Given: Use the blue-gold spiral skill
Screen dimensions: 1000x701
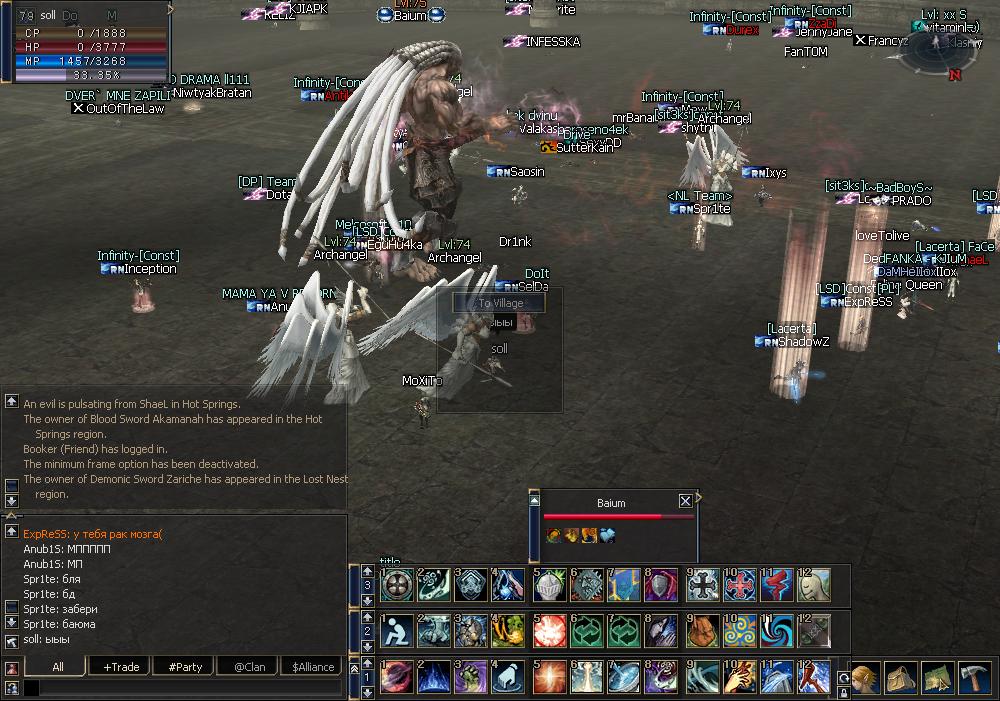Looking at the screenshot, I should [x=741, y=632].
